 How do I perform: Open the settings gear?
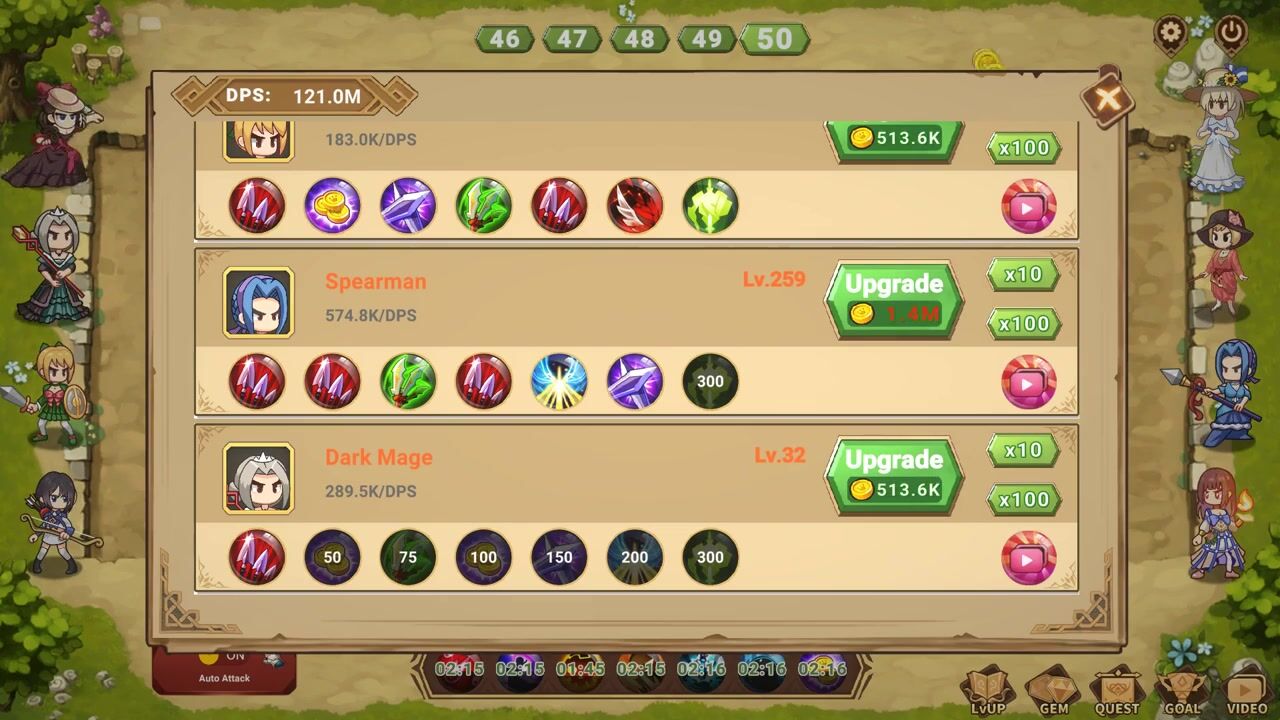[1171, 33]
